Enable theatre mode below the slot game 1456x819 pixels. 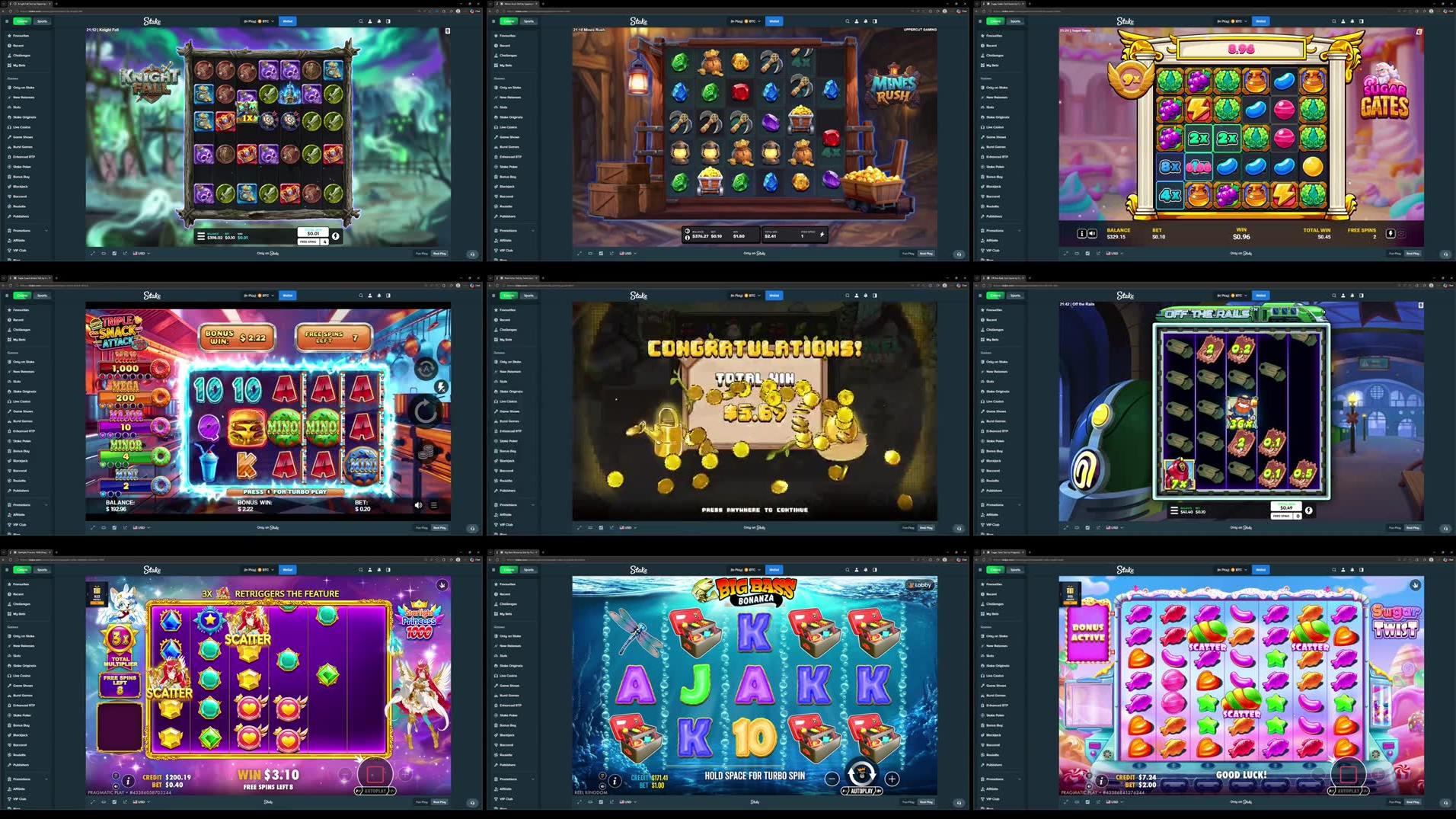pyautogui.click(x=104, y=253)
